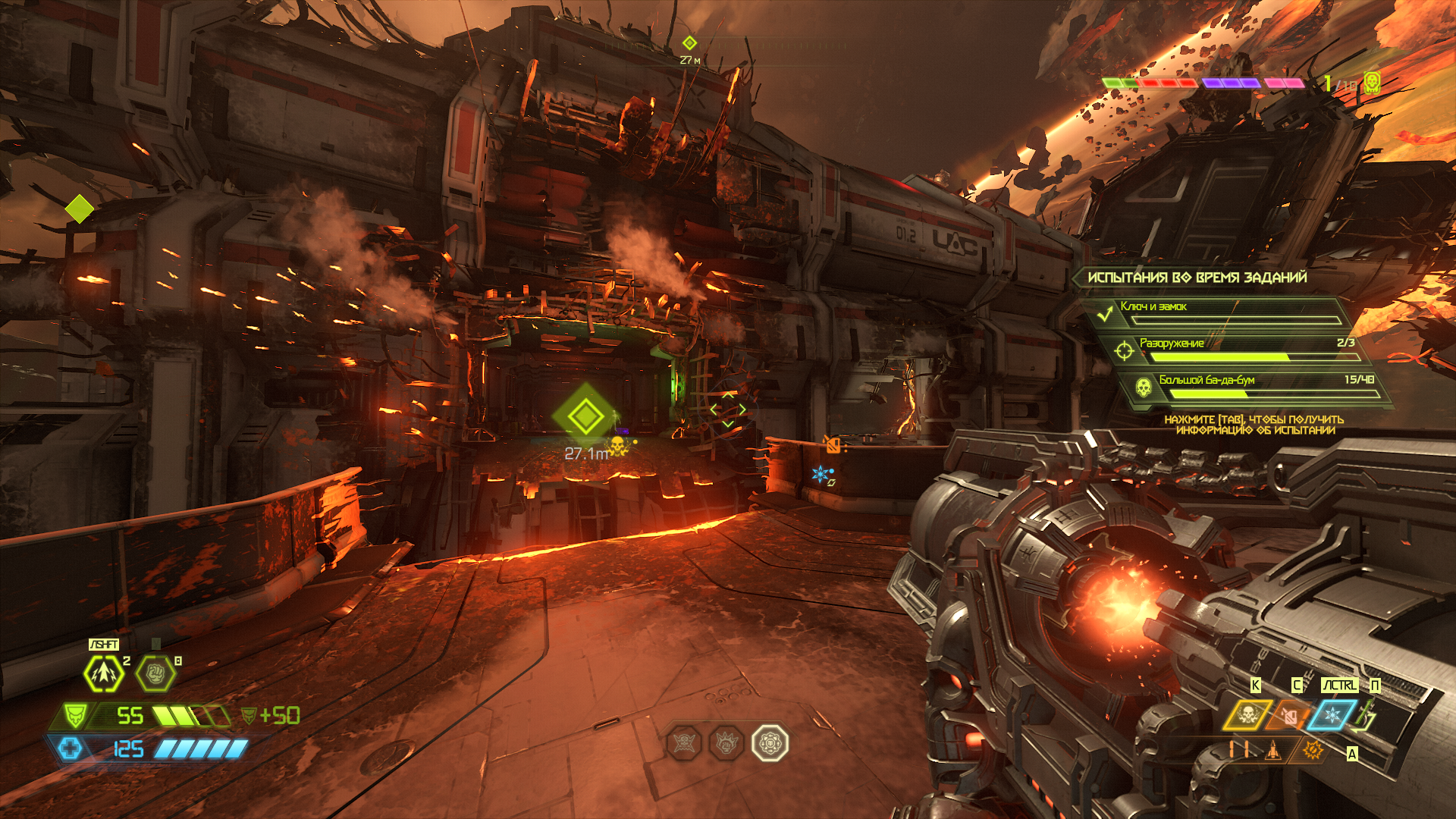The height and width of the screenshot is (819, 1456).
Task: Activate the dash ability icon
Action: pyautogui.click(x=104, y=673)
